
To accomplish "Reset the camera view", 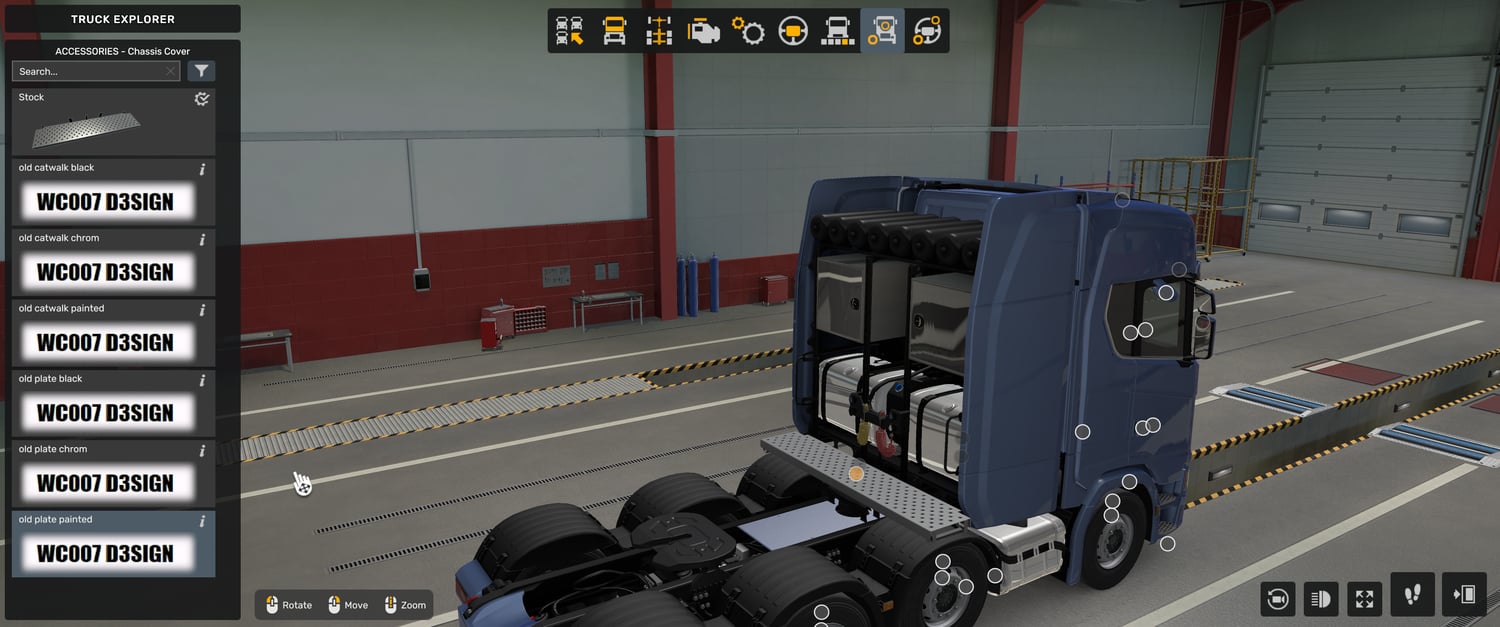I will coord(1277,598).
